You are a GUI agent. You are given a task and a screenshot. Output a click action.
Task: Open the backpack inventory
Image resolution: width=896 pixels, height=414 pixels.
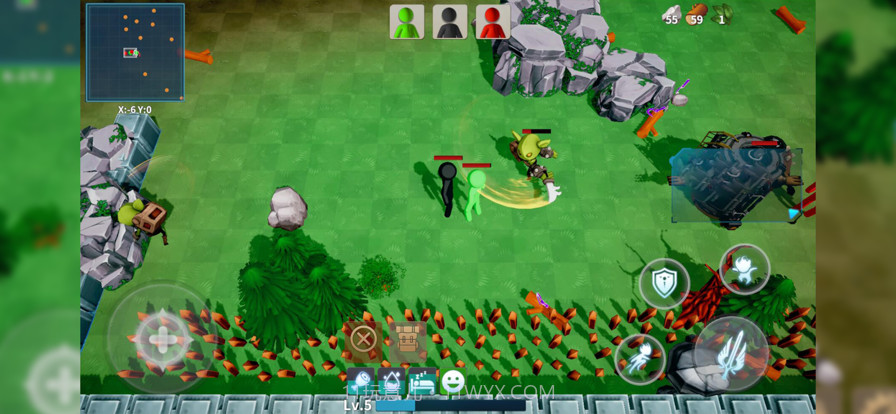(407, 339)
